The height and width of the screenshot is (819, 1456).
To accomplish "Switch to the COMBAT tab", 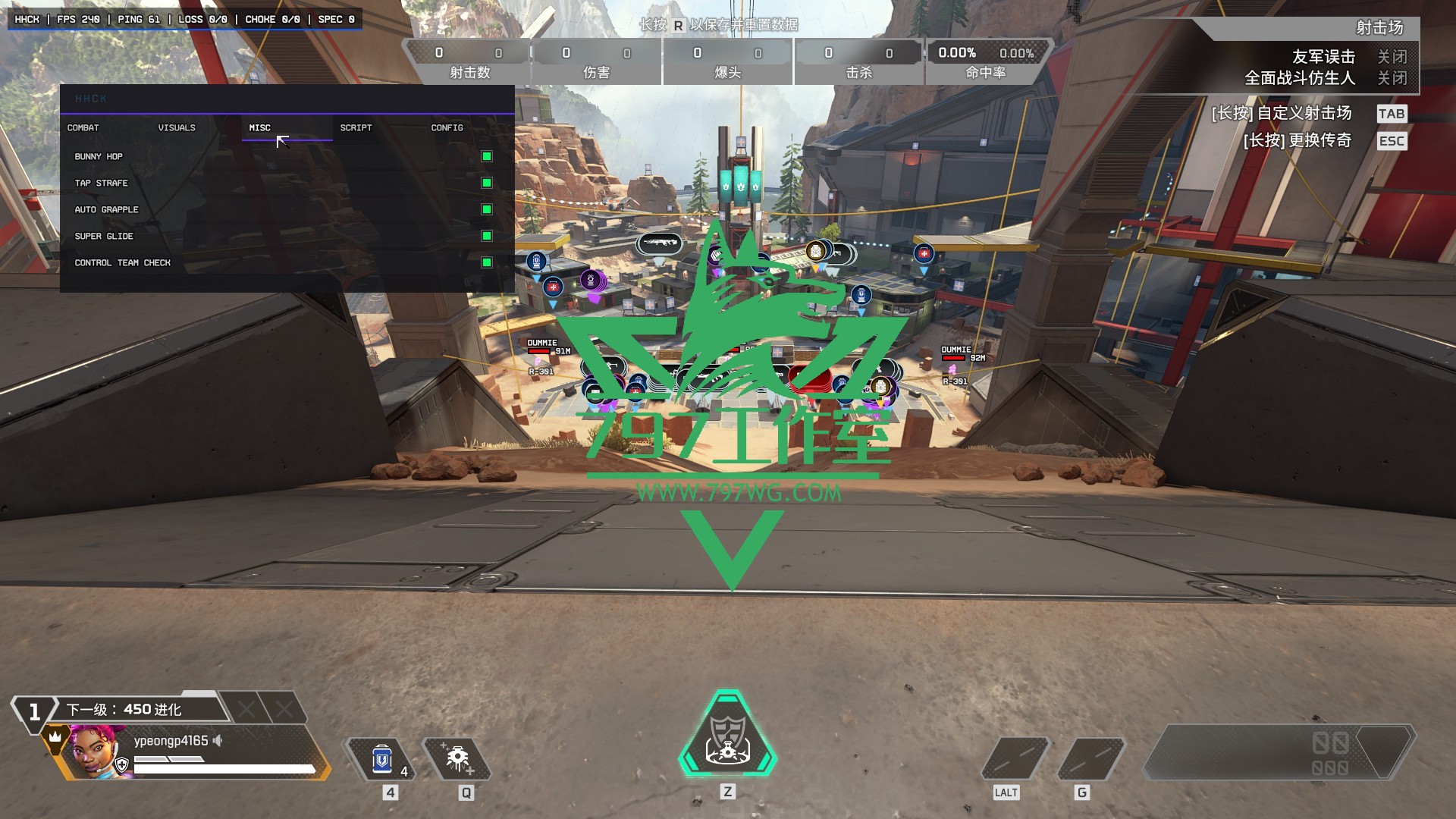I will (83, 128).
